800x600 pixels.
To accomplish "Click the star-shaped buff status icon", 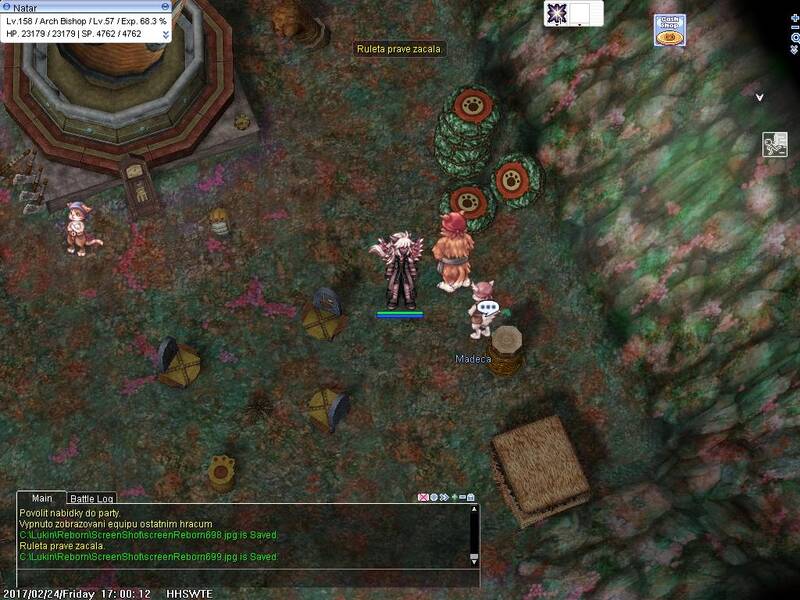I will pos(558,13).
